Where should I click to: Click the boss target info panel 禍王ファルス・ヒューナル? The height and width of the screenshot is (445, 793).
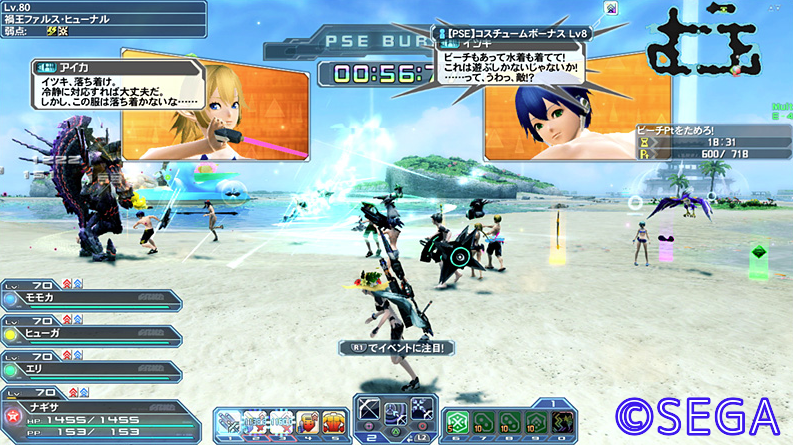click(x=102, y=18)
